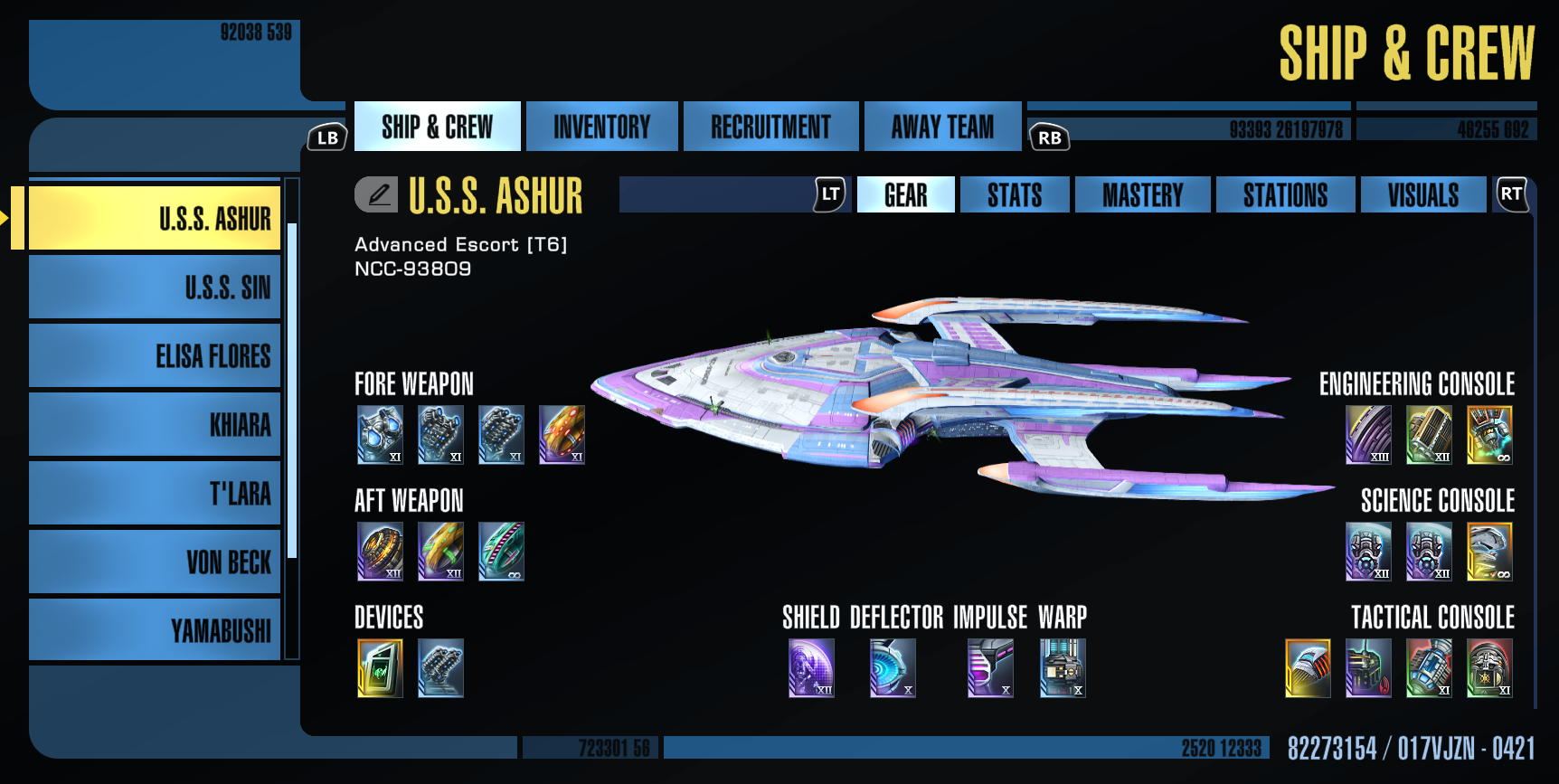Choose Von Beck in the roster
The width and height of the screenshot is (1559, 784).
click(x=155, y=562)
